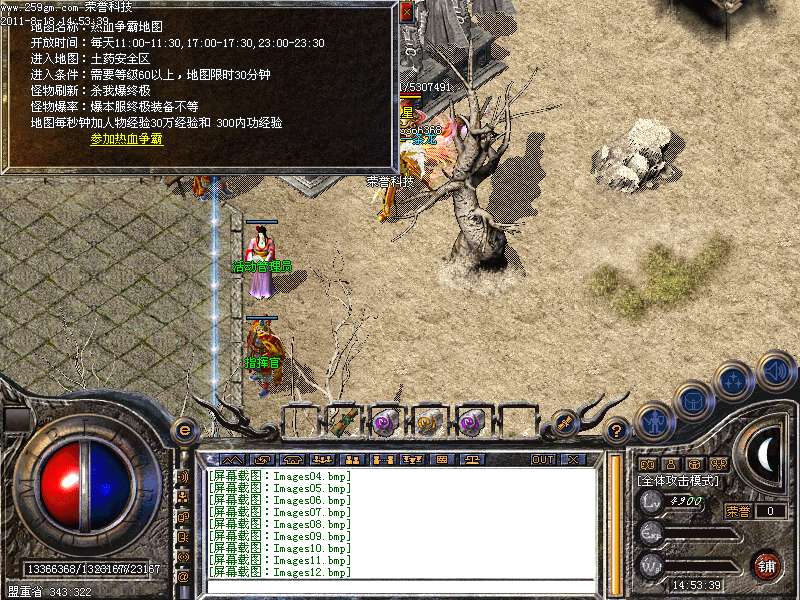Use the green scroll in the belt slot
This screenshot has height=600, width=800.
[344, 422]
